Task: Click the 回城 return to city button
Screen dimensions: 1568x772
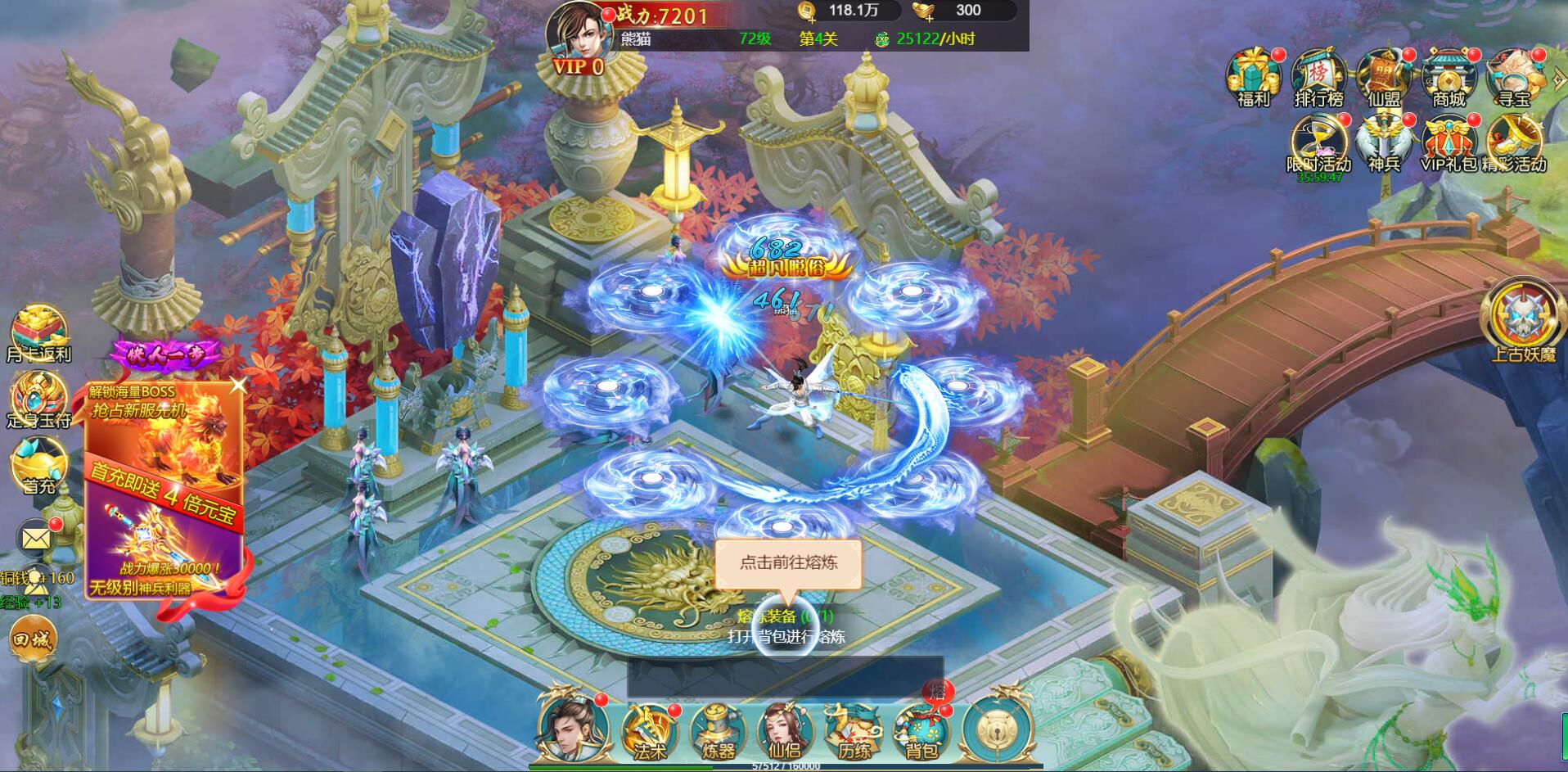Action: click(x=33, y=639)
